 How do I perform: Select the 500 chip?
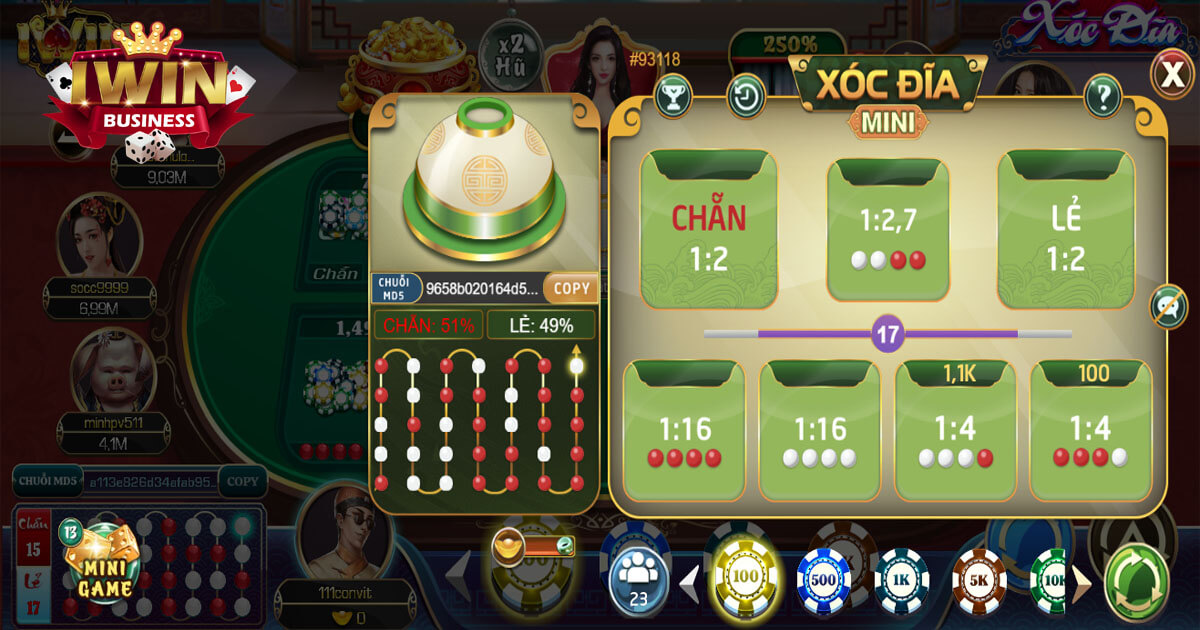point(822,579)
